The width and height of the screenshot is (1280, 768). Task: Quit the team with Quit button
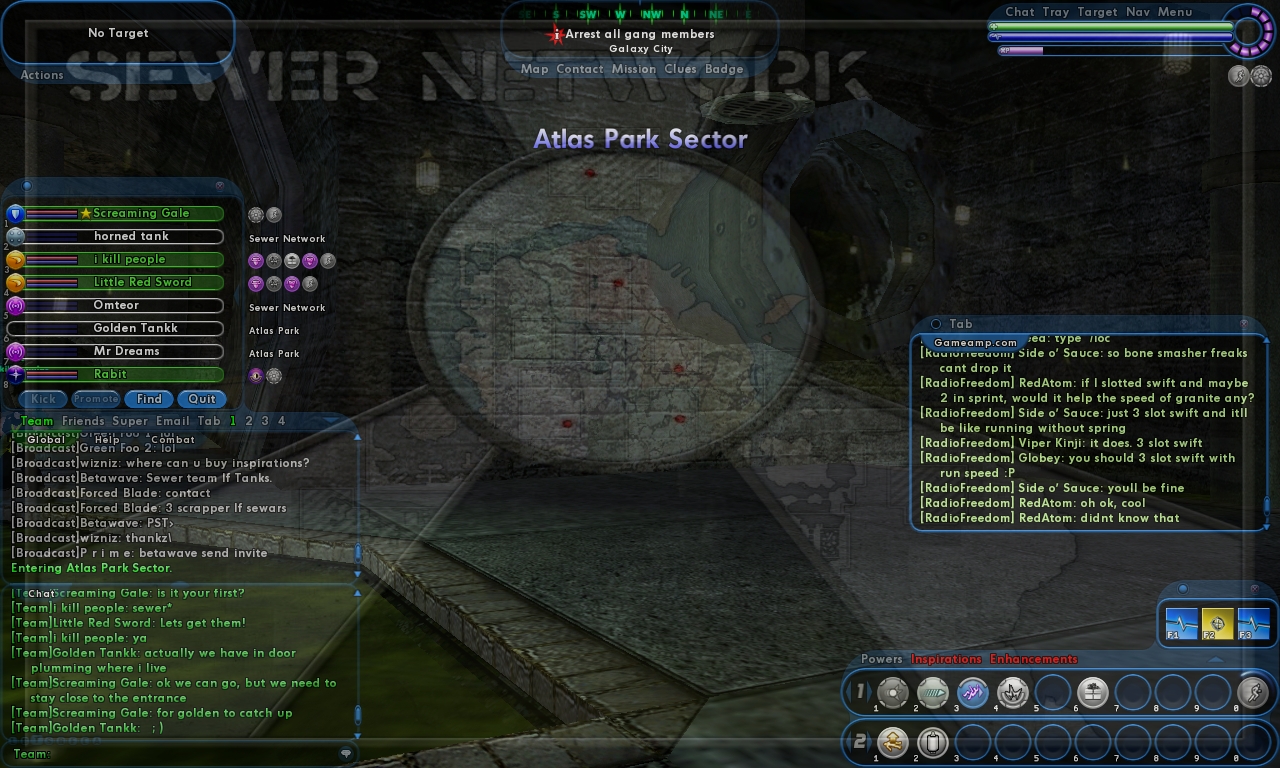pyautogui.click(x=202, y=399)
